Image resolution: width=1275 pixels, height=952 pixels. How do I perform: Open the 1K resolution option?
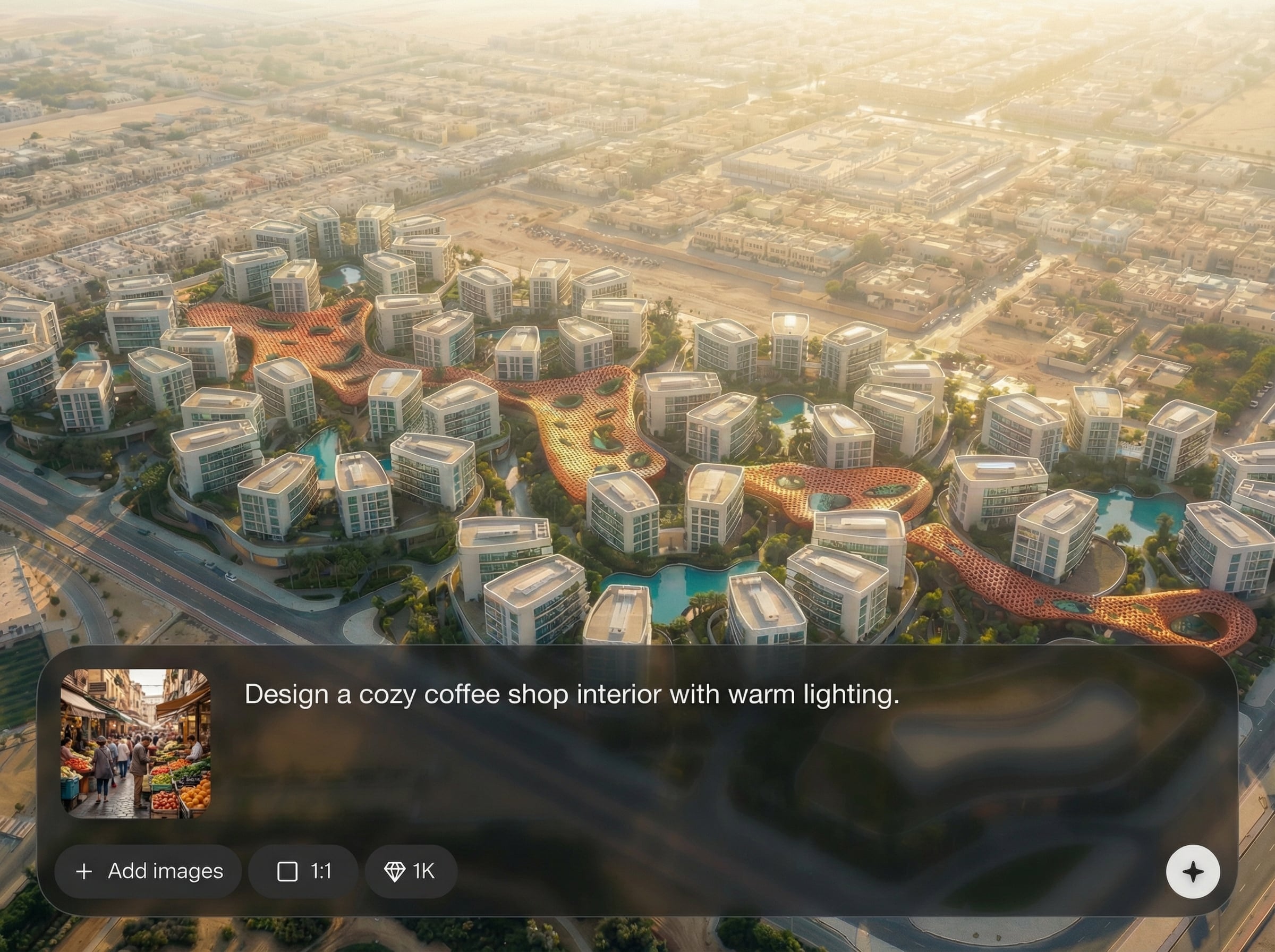411,871
